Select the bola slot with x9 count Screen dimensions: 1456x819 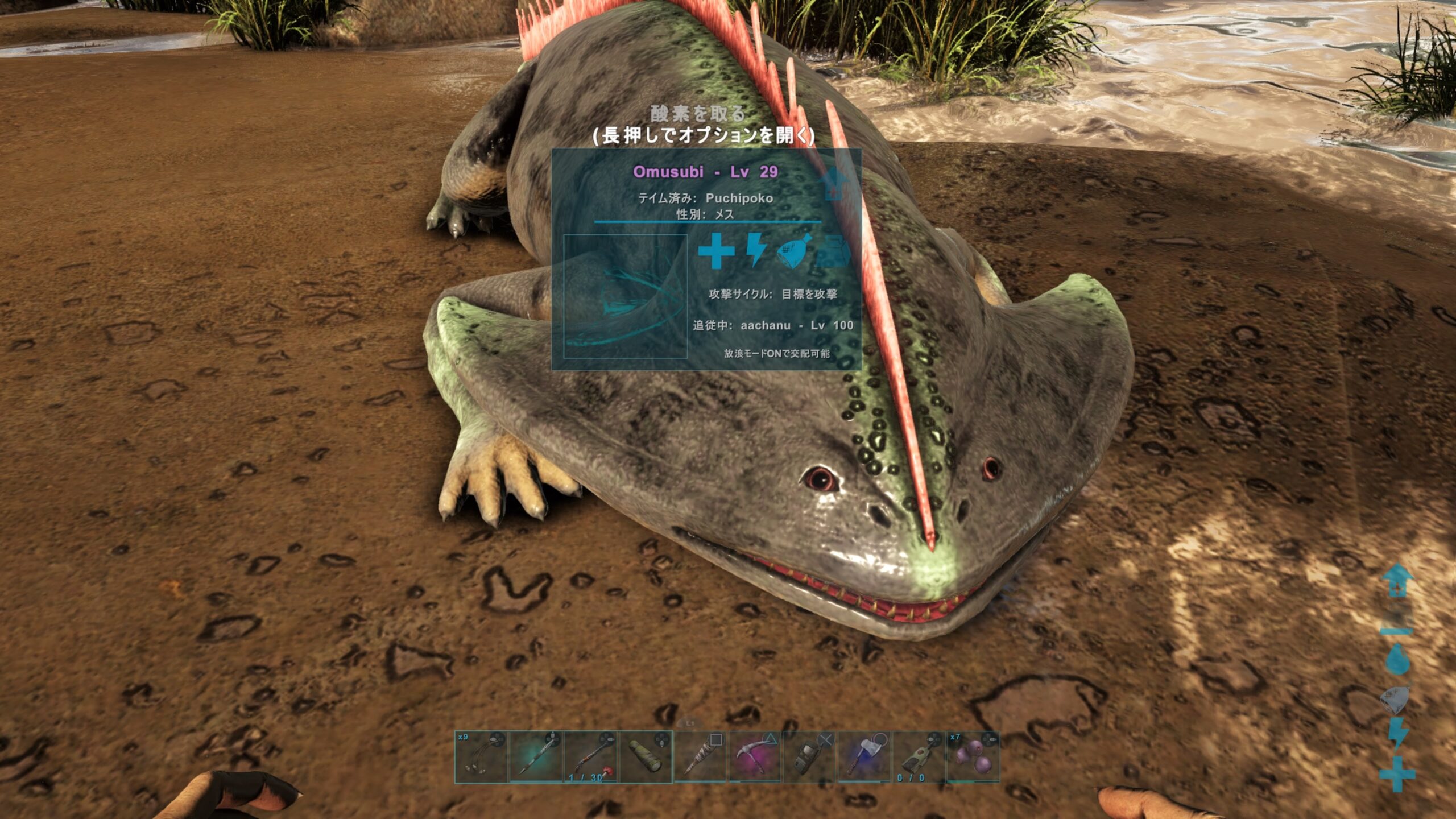click(x=481, y=757)
